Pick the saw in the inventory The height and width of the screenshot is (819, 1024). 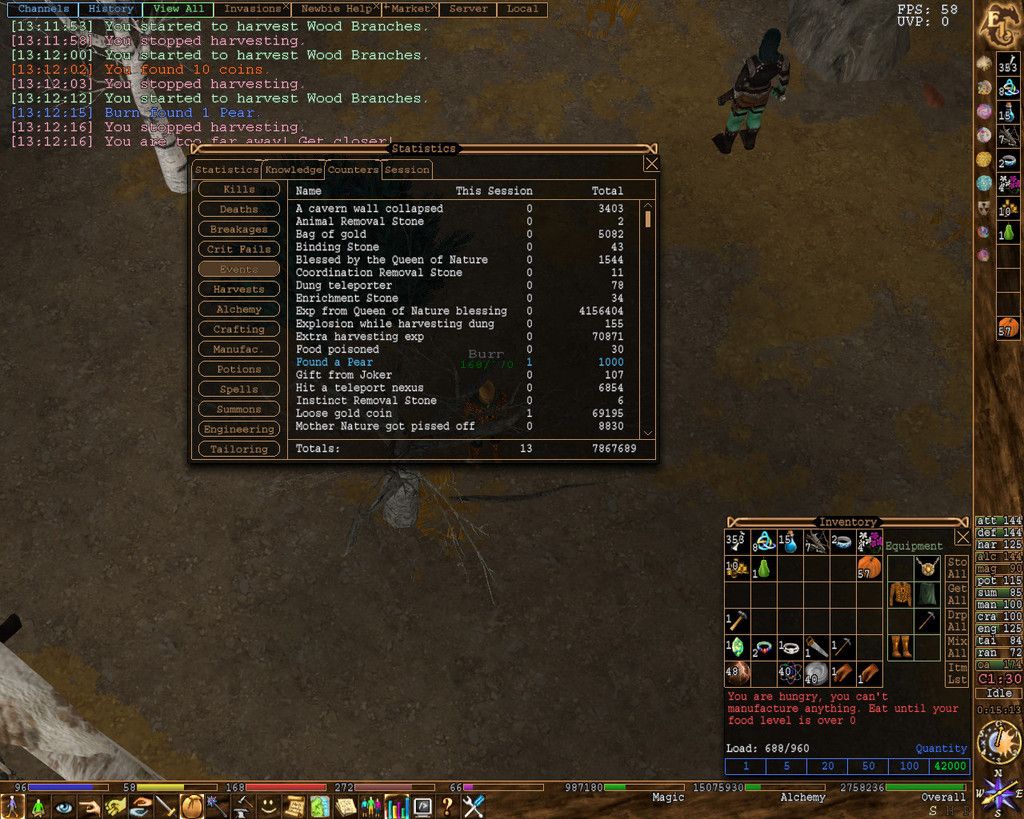(816, 646)
